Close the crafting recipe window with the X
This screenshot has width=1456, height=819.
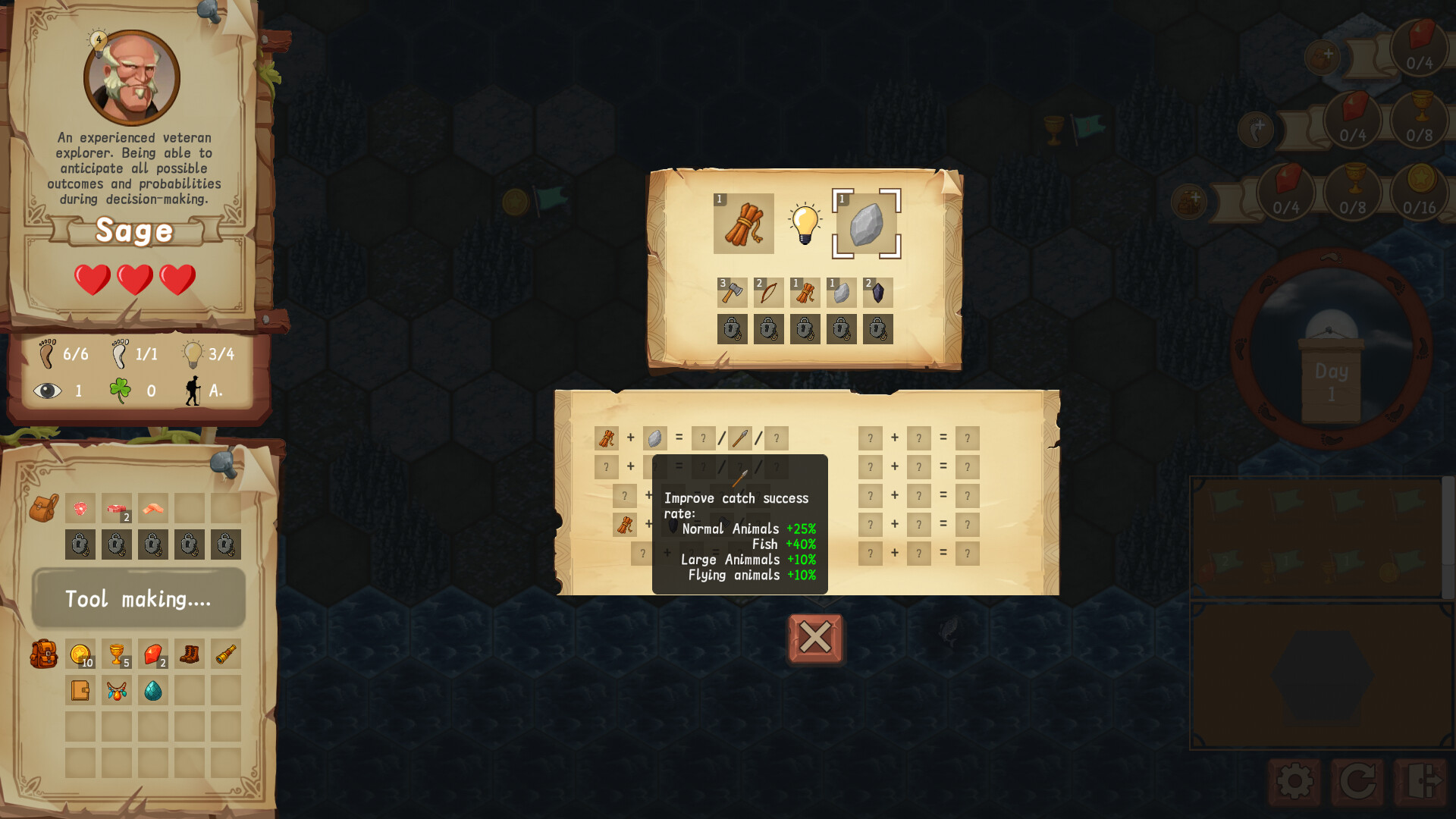(814, 639)
